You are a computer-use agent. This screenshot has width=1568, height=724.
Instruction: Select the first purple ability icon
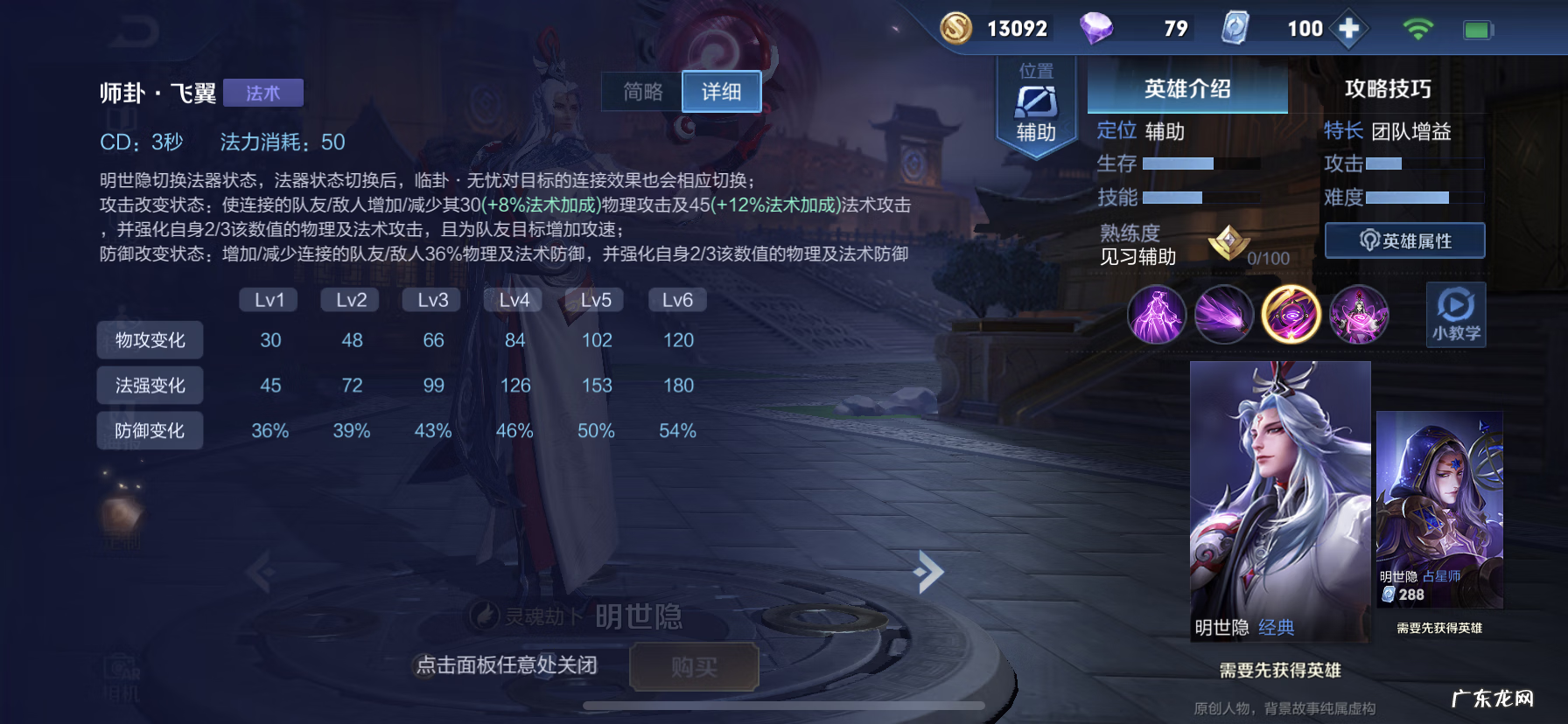pyautogui.click(x=1156, y=315)
